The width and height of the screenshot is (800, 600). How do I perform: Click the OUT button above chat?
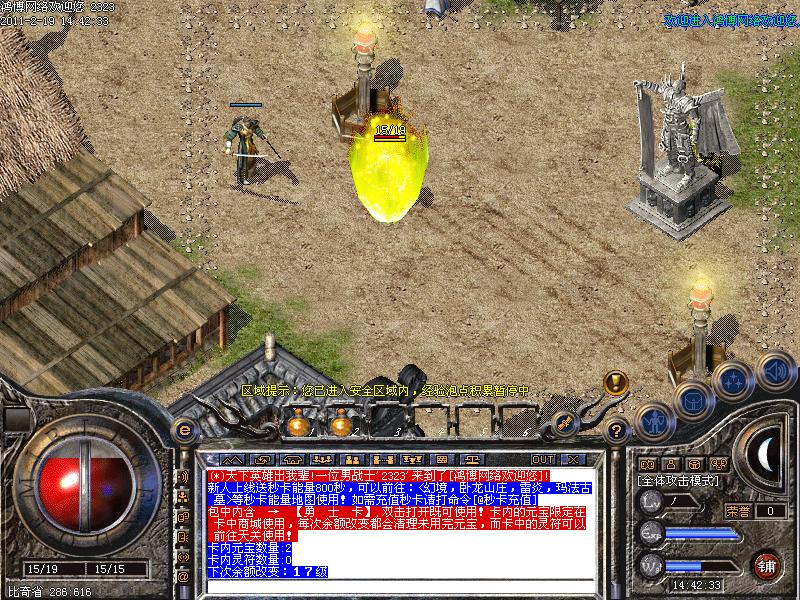542,459
